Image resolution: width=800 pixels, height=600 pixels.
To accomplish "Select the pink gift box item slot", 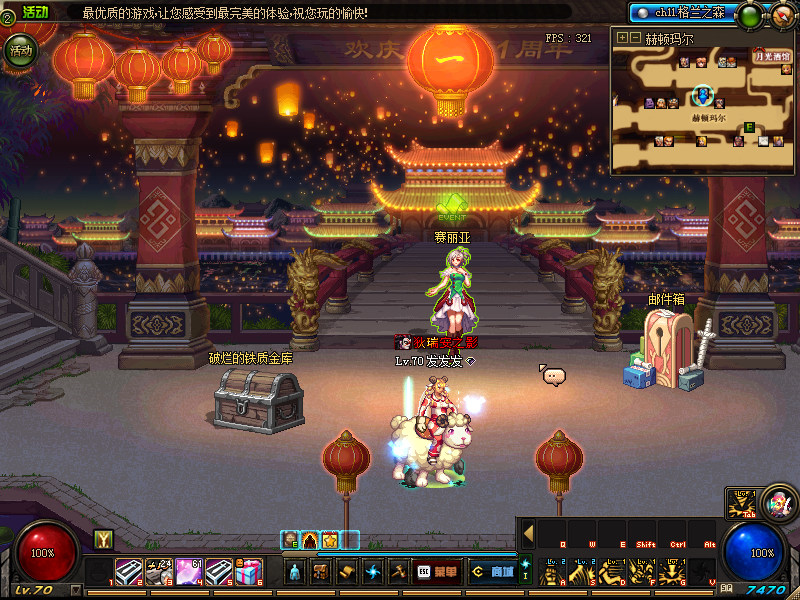I will [249, 572].
